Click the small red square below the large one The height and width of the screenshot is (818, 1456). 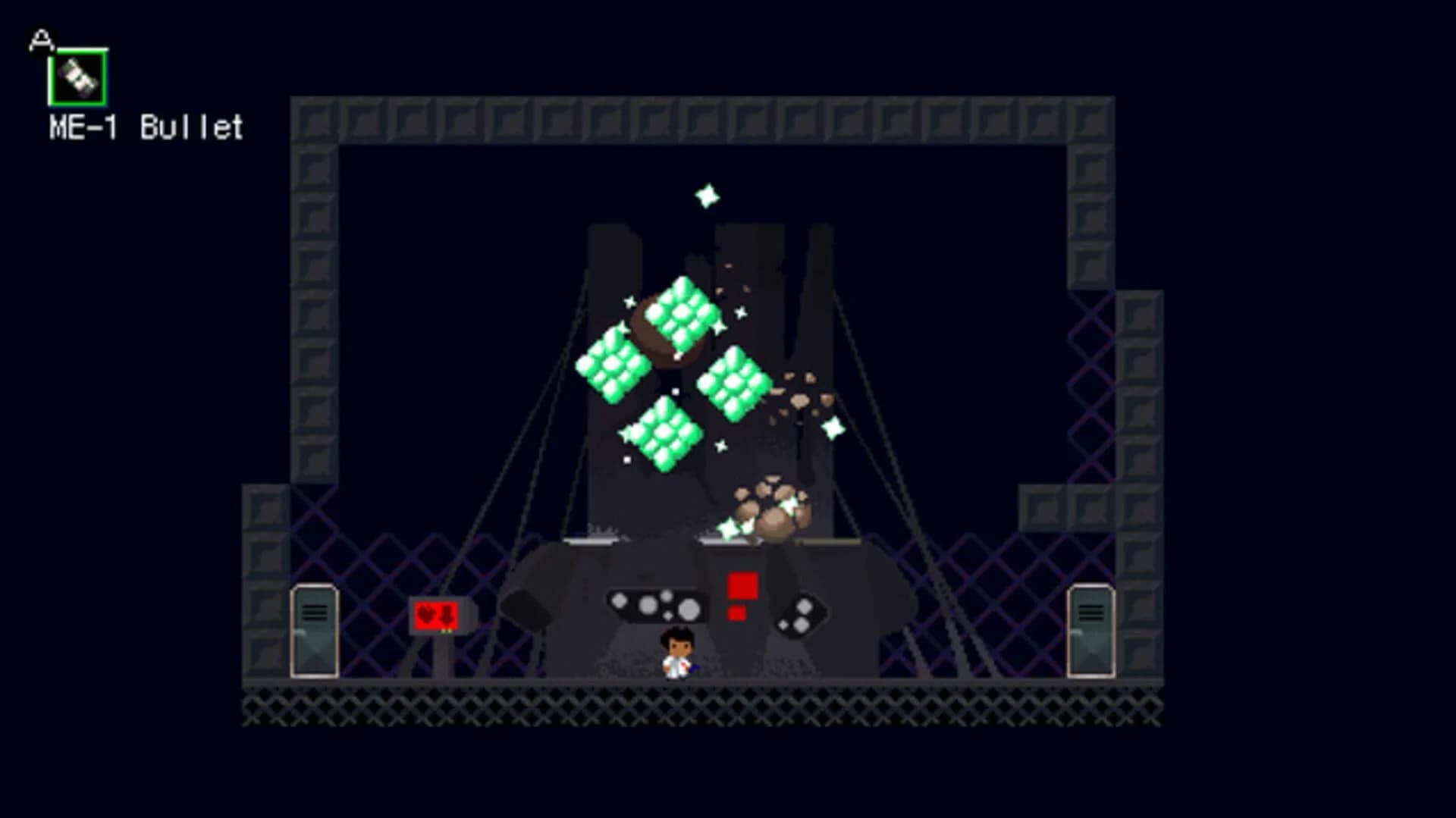(737, 613)
